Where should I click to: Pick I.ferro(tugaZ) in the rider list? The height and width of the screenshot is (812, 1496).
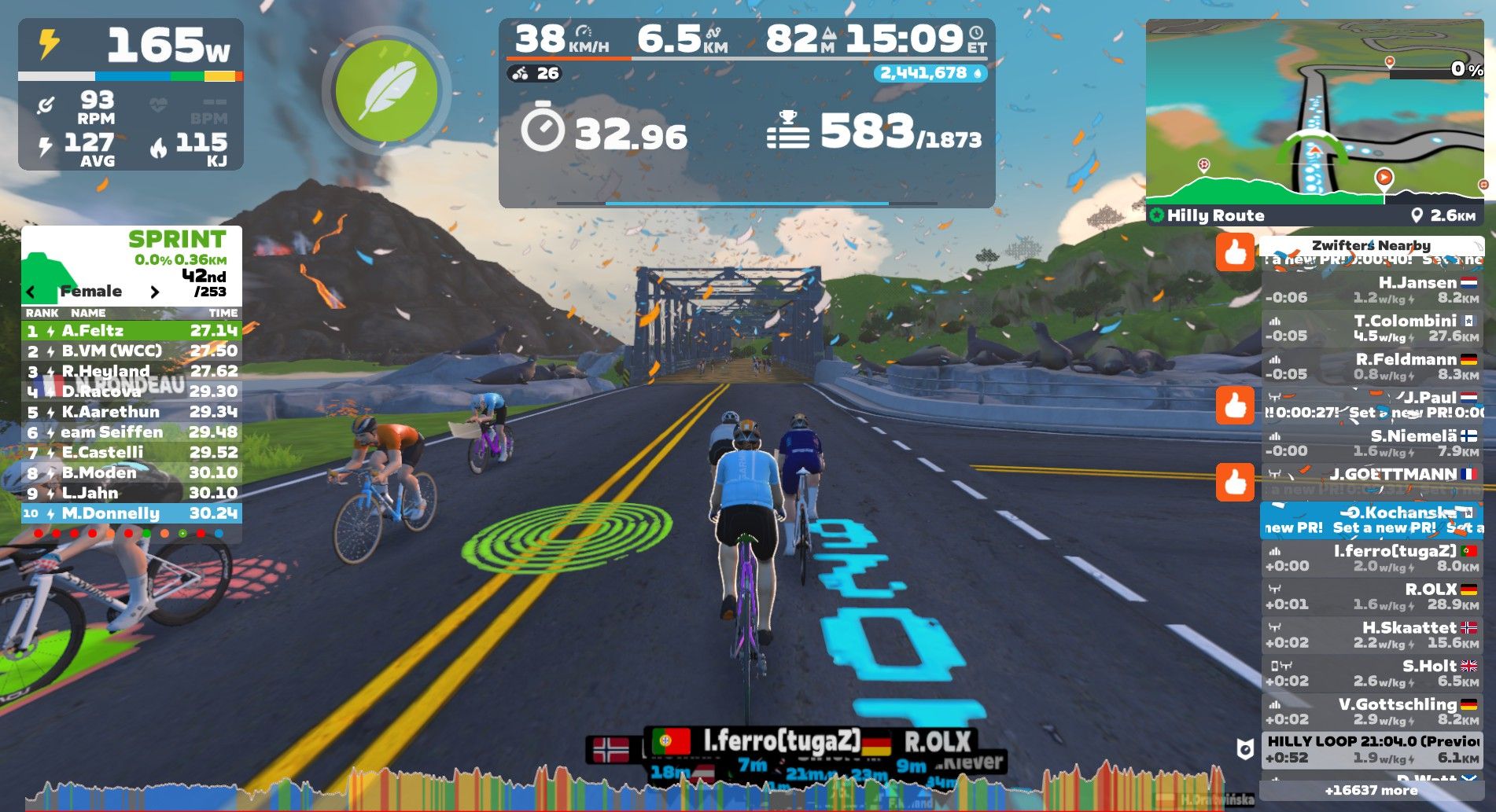coord(1371,558)
